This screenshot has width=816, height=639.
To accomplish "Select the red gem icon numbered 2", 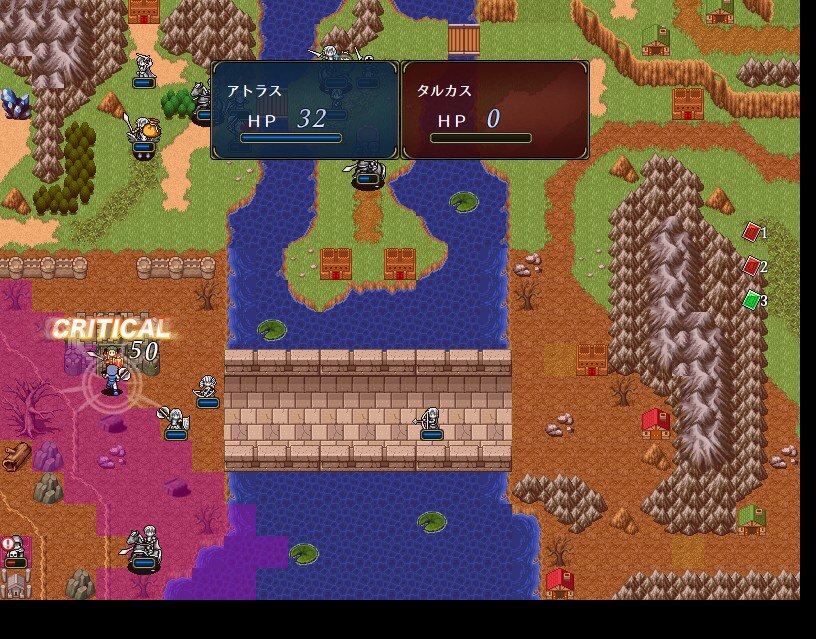I will [752, 266].
